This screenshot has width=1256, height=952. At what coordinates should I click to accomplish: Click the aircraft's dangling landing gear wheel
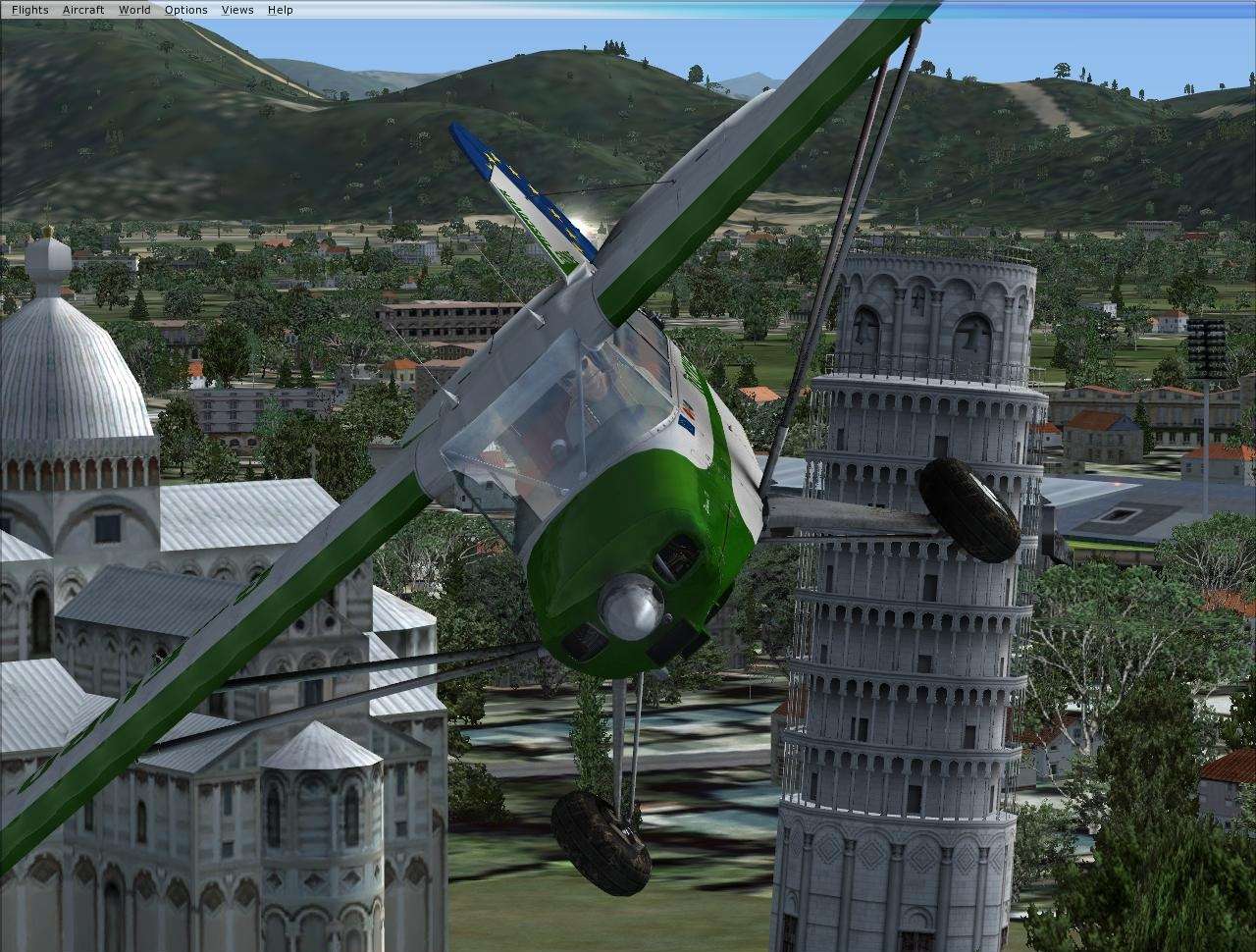pyautogui.click(x=603, y=839)
